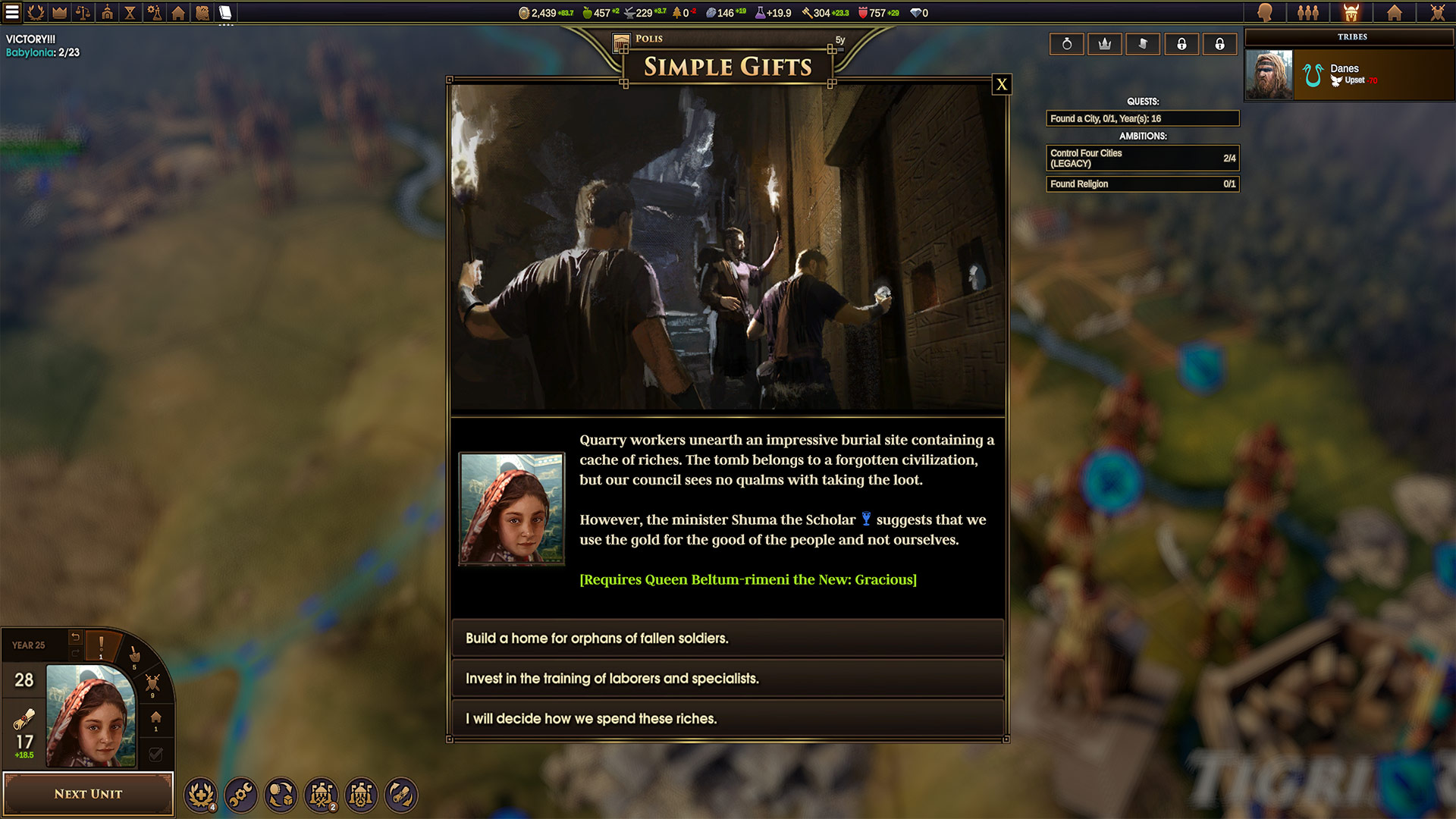Viewport: 1456px width, 819px height.
Task: Click the Next Unit button
Action: (88, 794)
